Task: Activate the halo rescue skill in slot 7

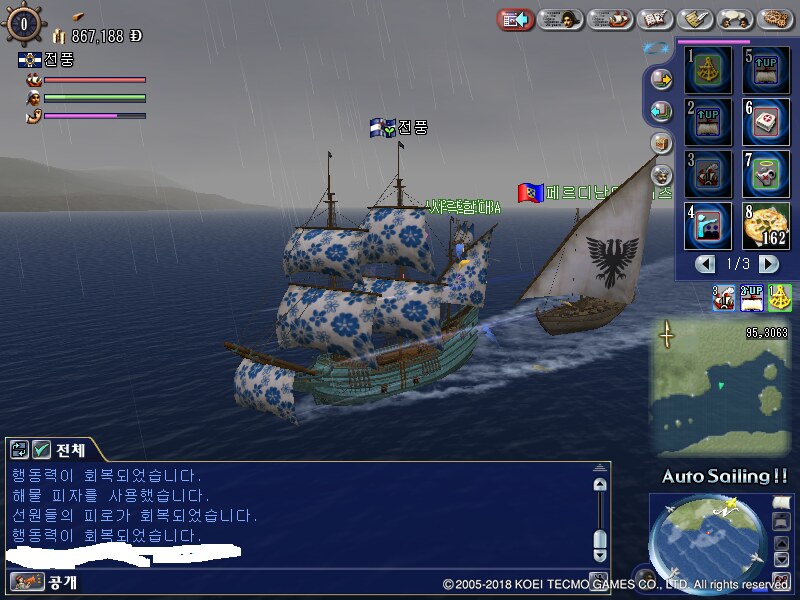Action: click(766, 174)
